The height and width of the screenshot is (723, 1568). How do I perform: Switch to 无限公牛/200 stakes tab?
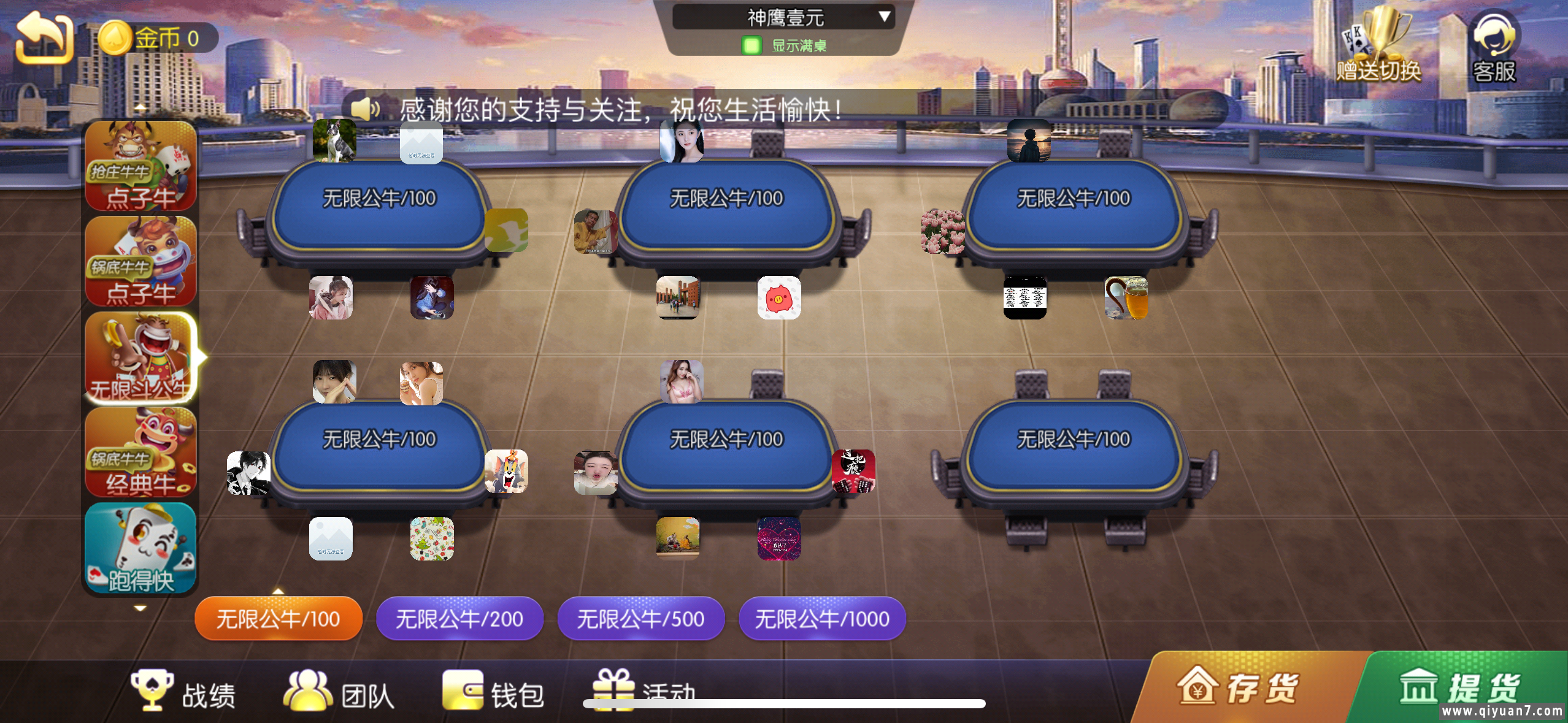[x=459, y=619]
